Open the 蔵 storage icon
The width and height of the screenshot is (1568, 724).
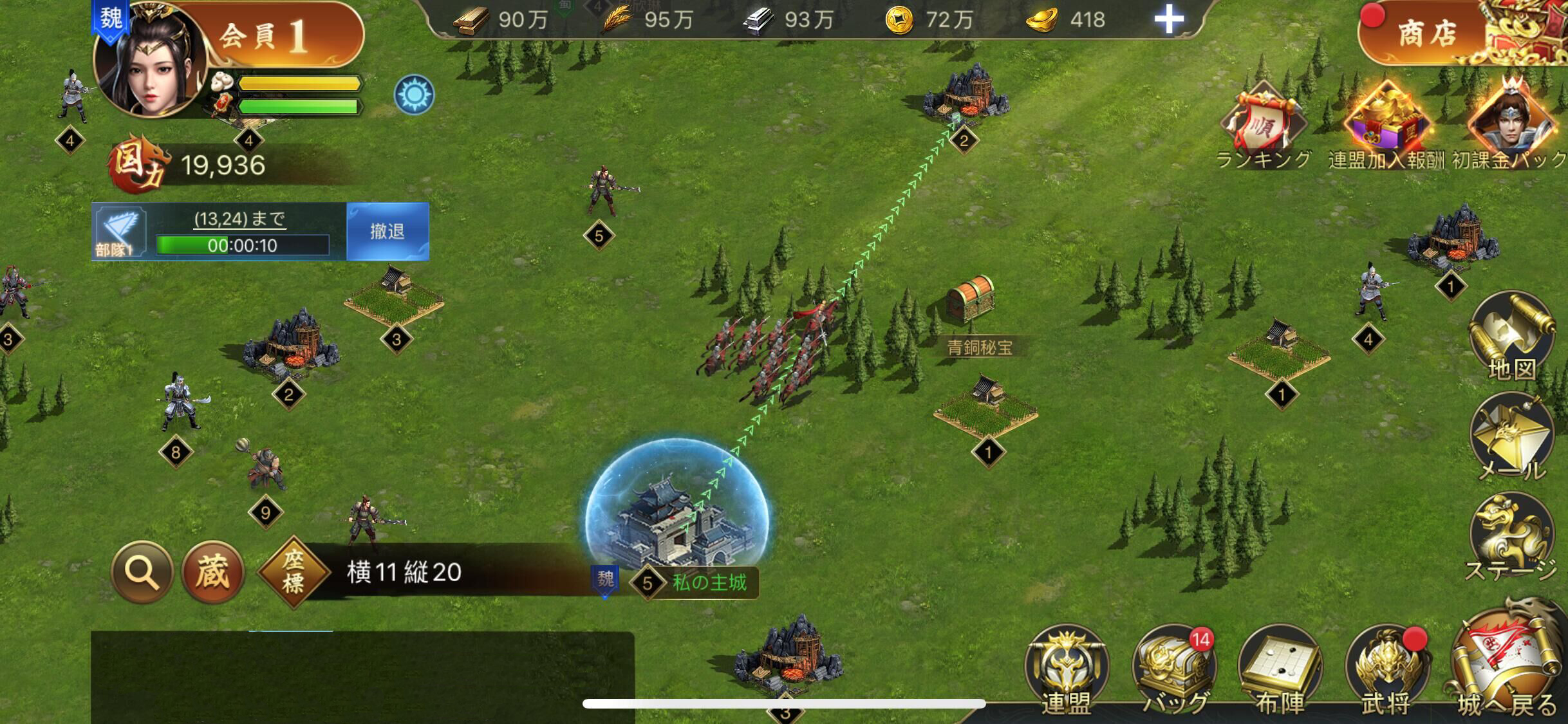[x=214, y=571]
